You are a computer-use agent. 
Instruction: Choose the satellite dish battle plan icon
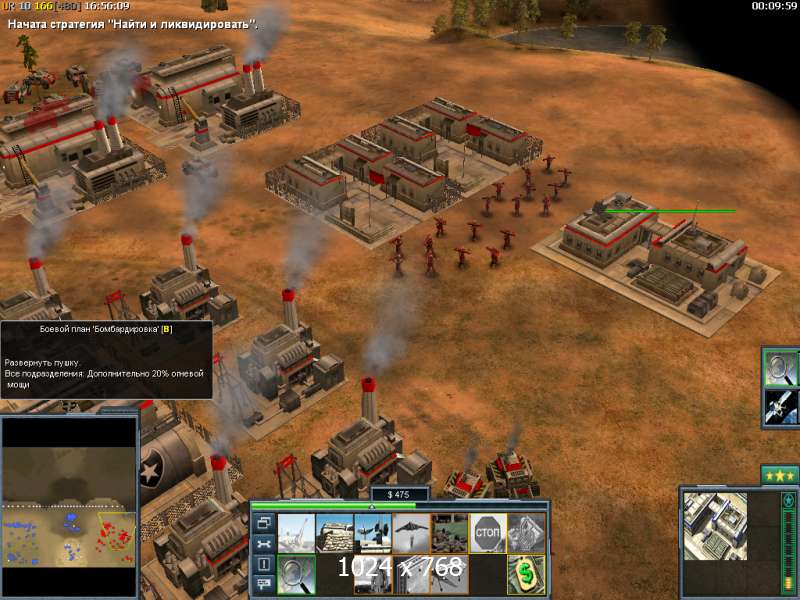pos(372,533)
